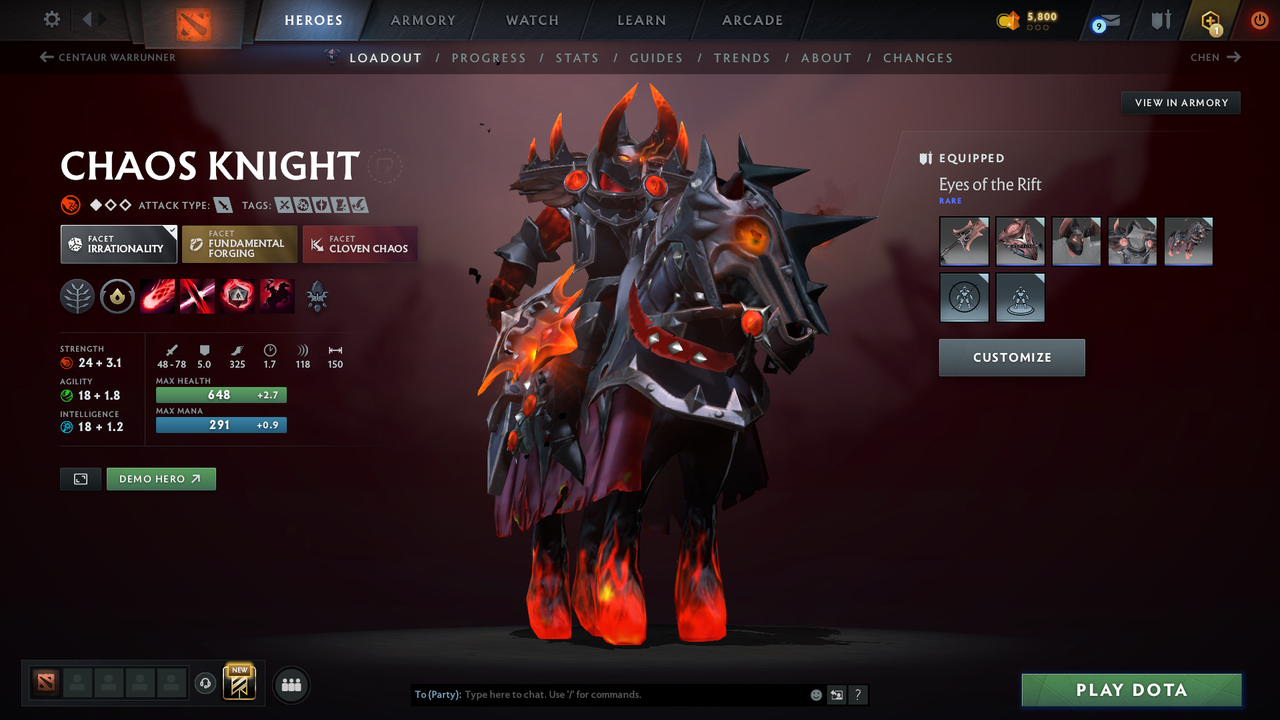Screen dimensions: 1280x720
Task: Open the talent tree icon
Action: [x=78, y=296]
